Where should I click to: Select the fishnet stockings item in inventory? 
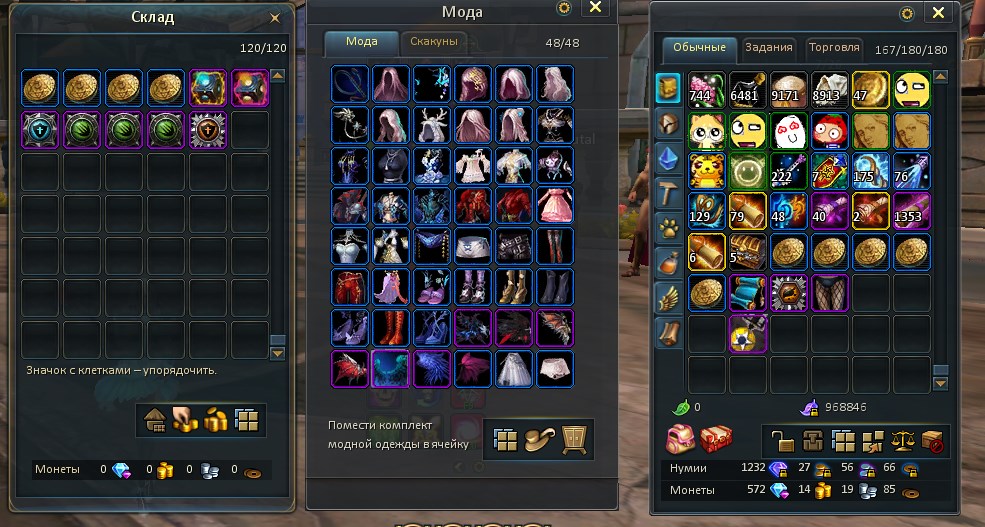[x=829, y=293]
